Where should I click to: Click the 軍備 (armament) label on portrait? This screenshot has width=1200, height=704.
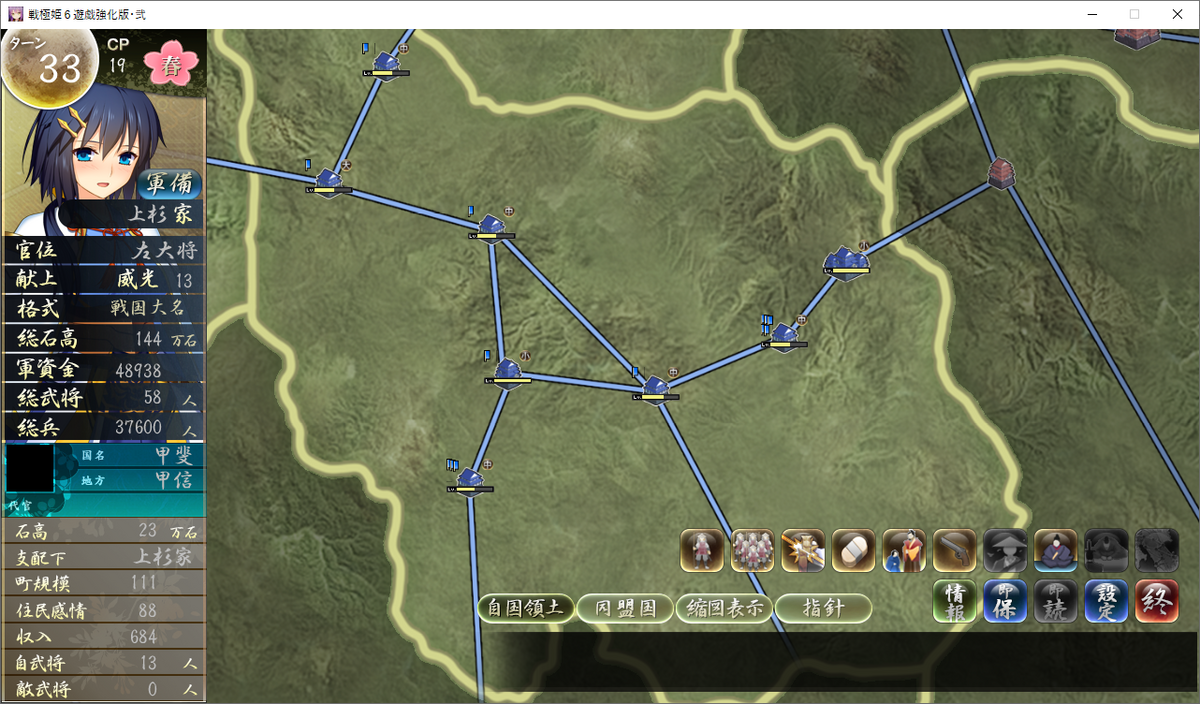pyautogui.click(x=169, y=184)
